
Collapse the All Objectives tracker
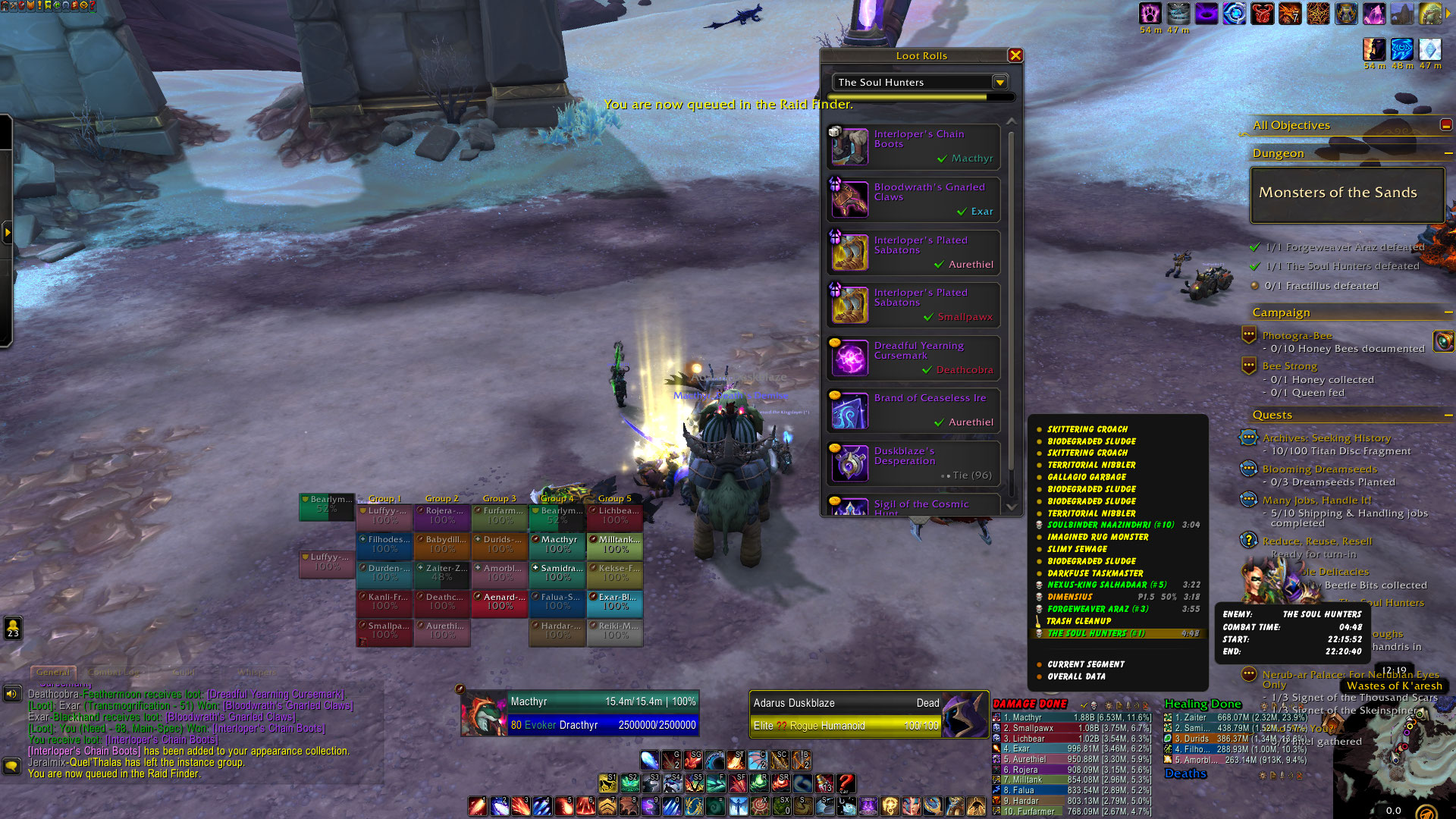point(1446,125)
